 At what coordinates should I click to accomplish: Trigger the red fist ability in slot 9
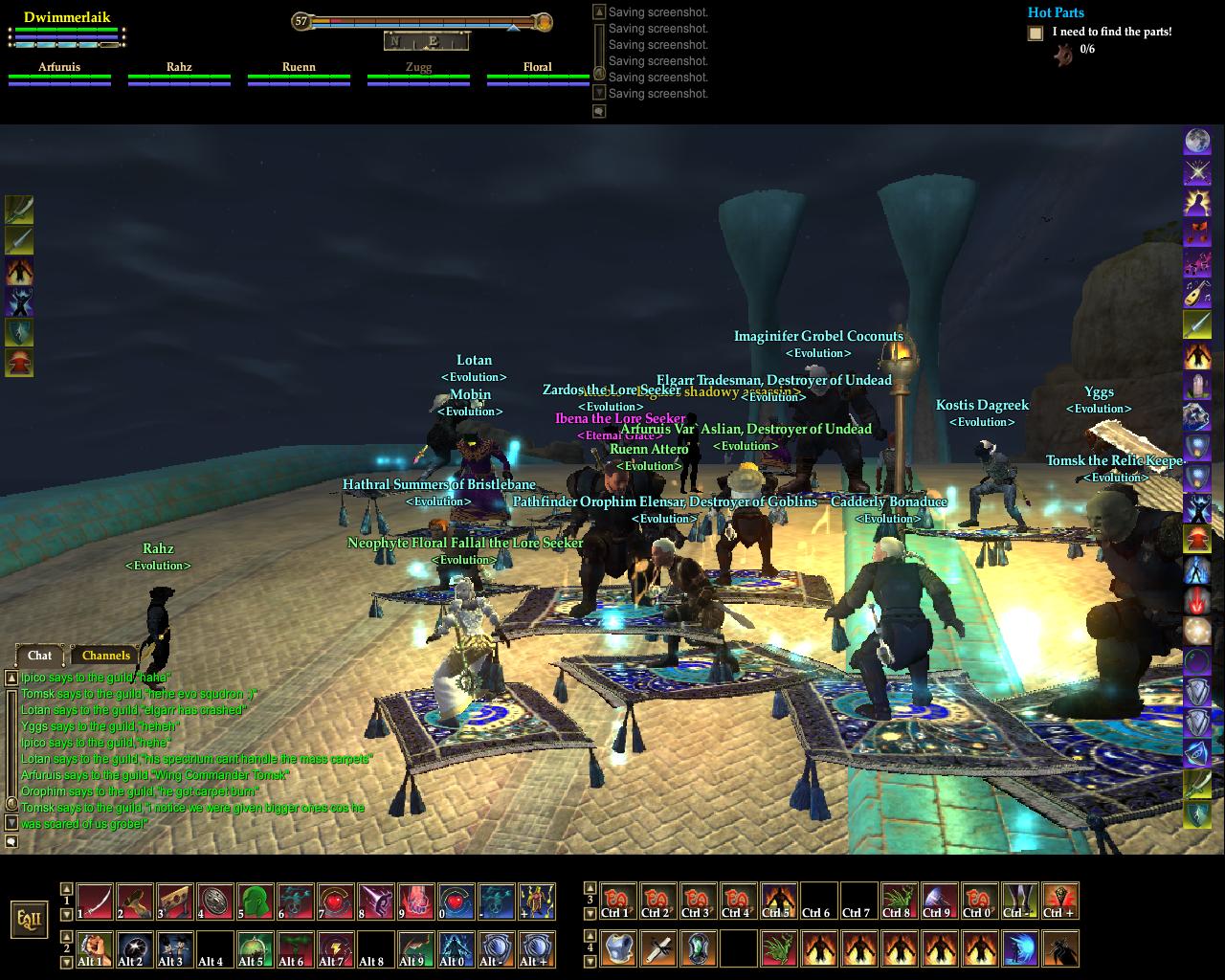[x=416, y=902]
